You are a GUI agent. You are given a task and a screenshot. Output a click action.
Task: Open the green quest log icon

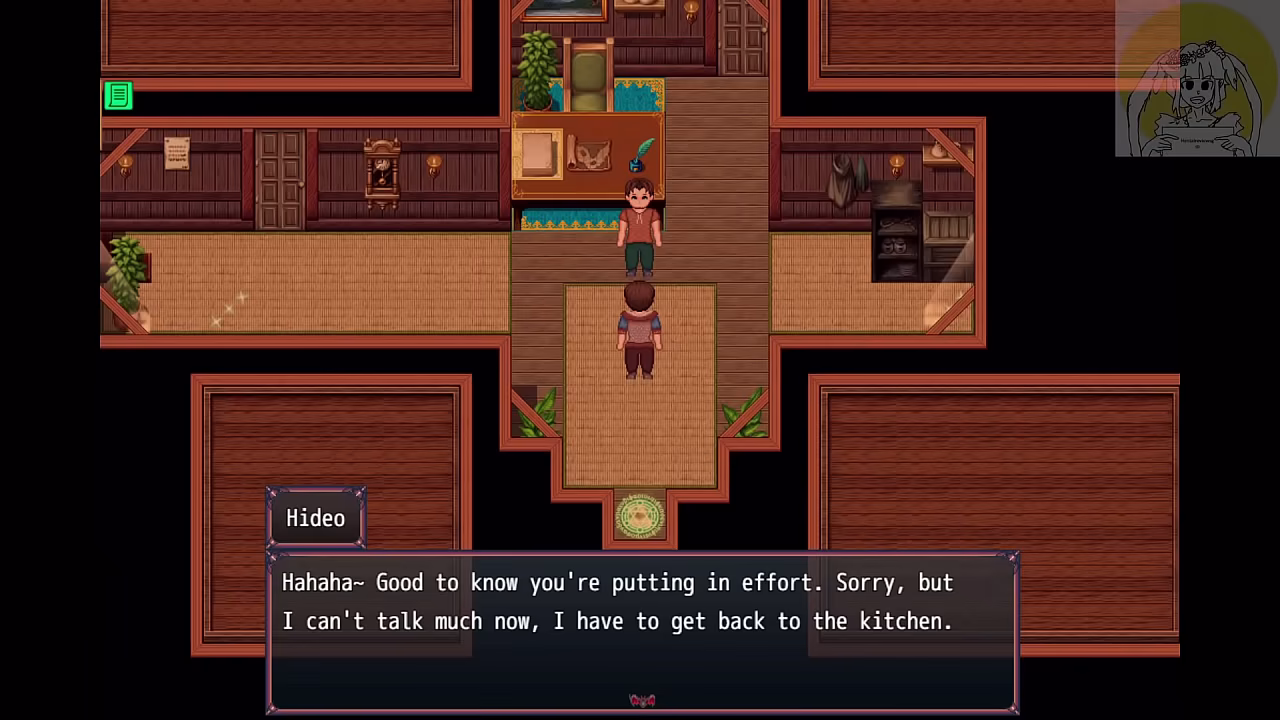click(x=118, y=96)
